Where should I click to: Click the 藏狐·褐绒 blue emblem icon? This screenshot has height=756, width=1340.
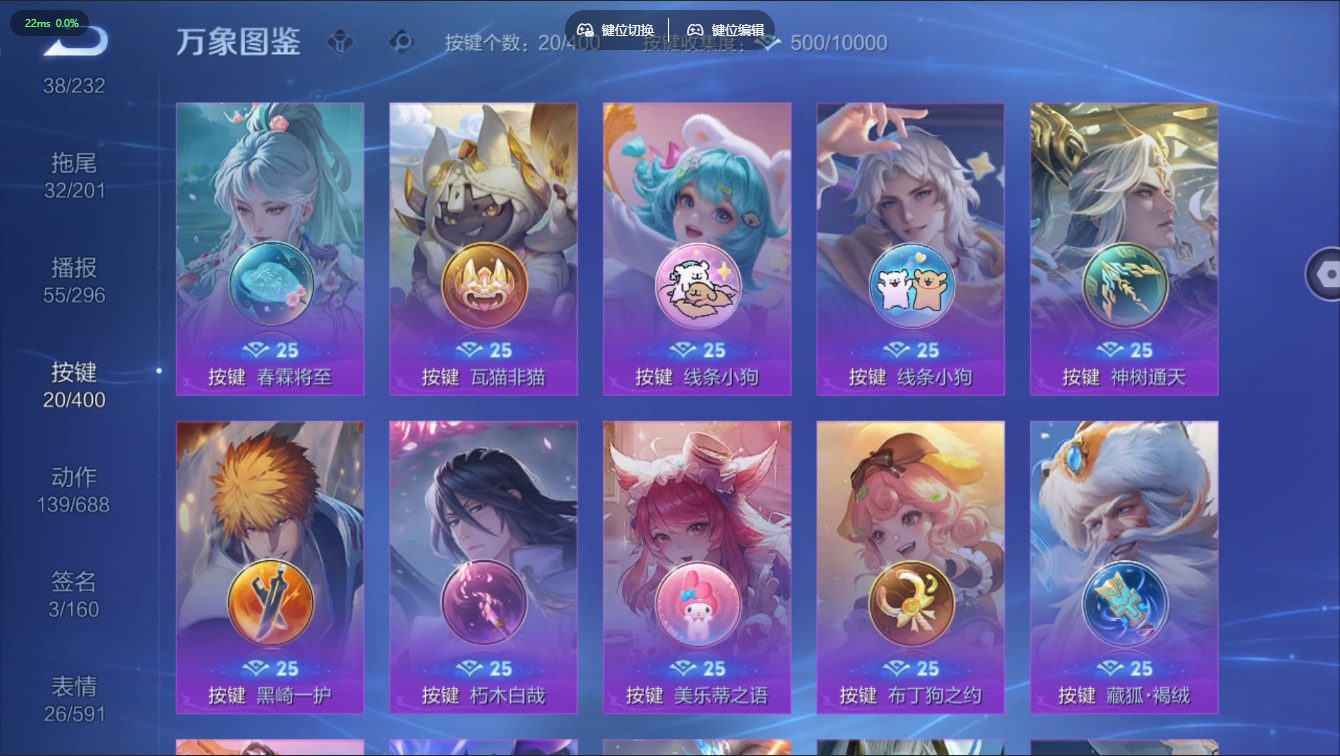[x=1125, y=603]
